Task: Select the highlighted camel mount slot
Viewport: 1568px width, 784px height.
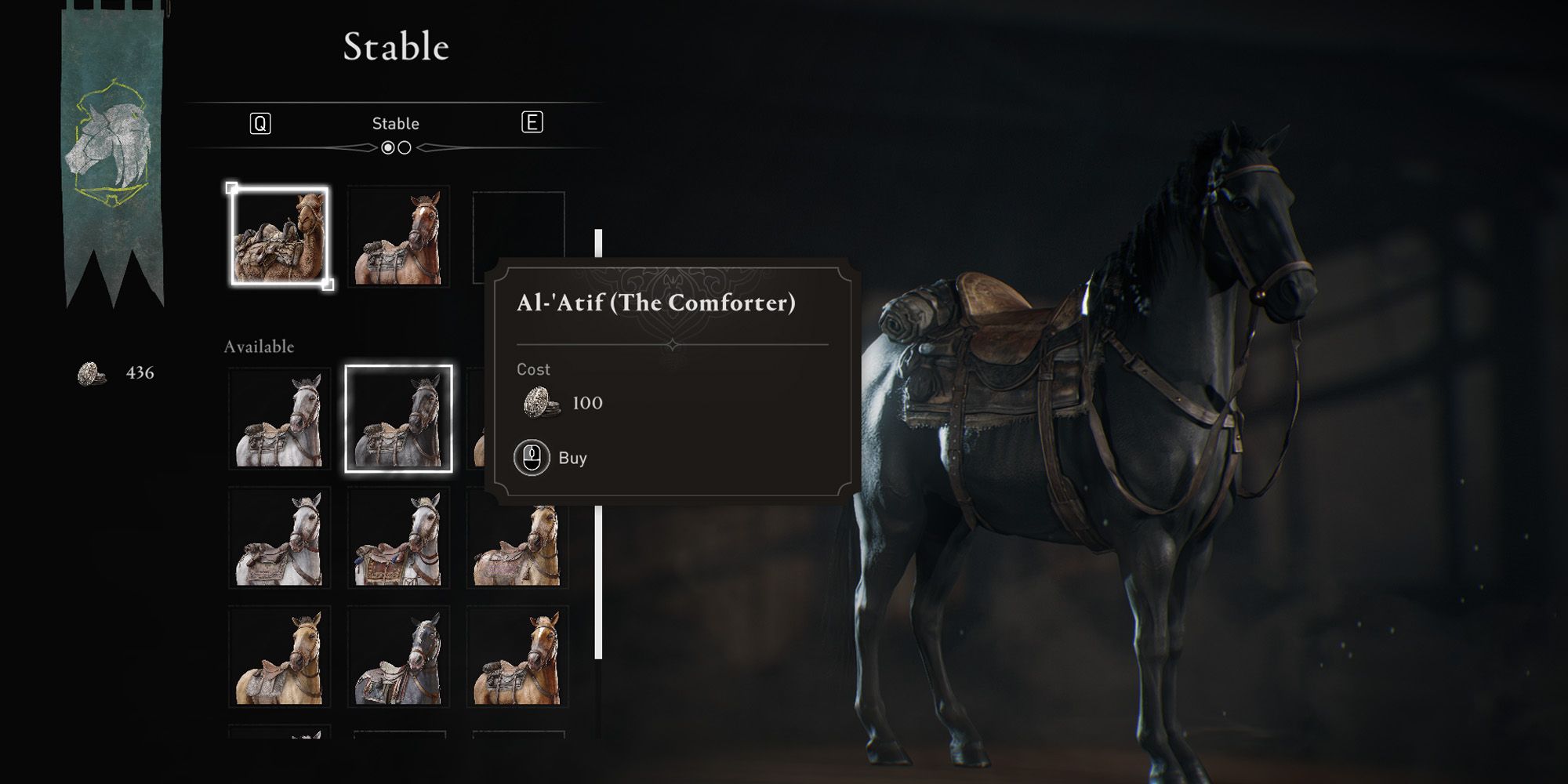Action: [x=281, y=235]
